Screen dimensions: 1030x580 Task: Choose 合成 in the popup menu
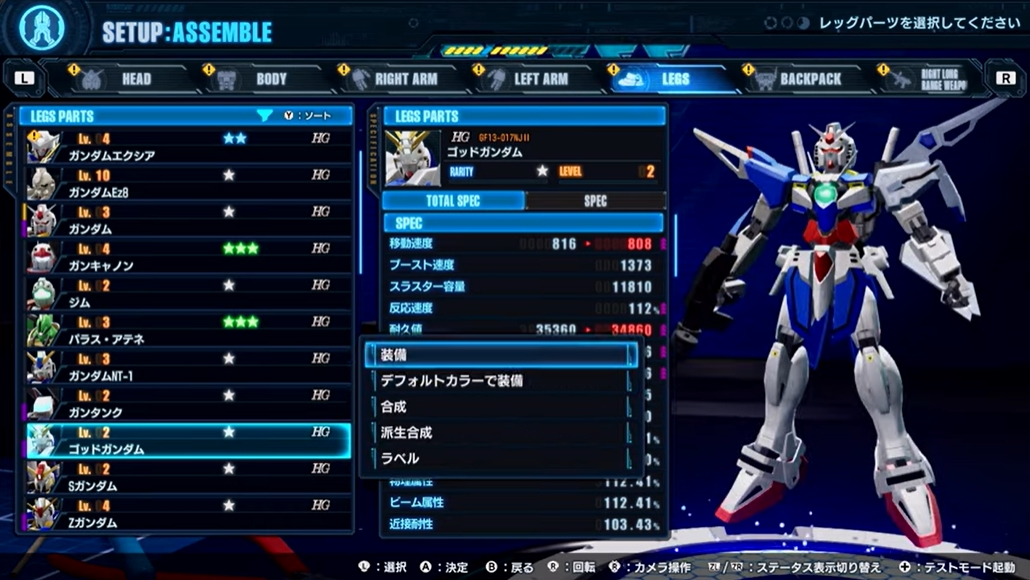[x=500, y=407]
